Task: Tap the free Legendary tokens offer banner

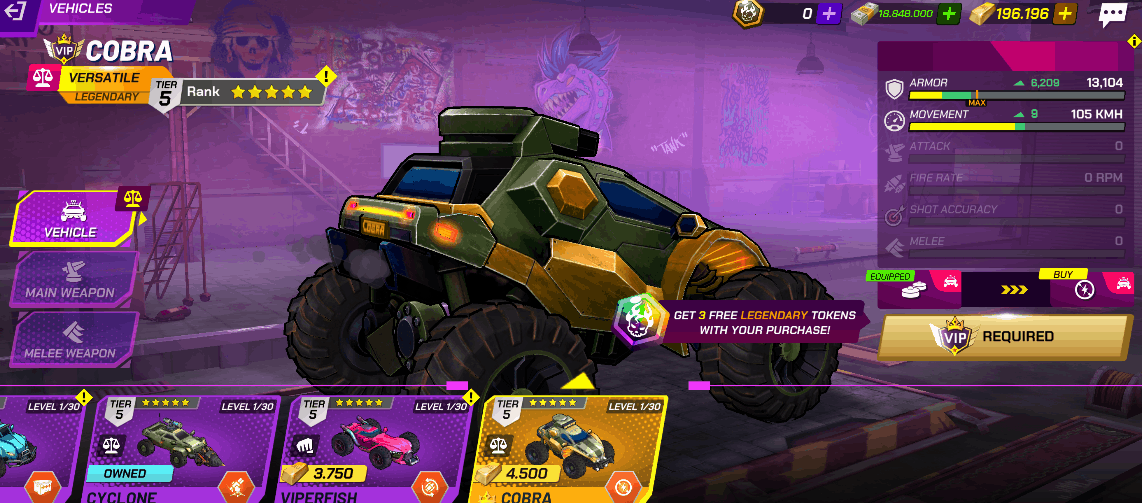Action: pyautogui.click(x=742, y=321)
